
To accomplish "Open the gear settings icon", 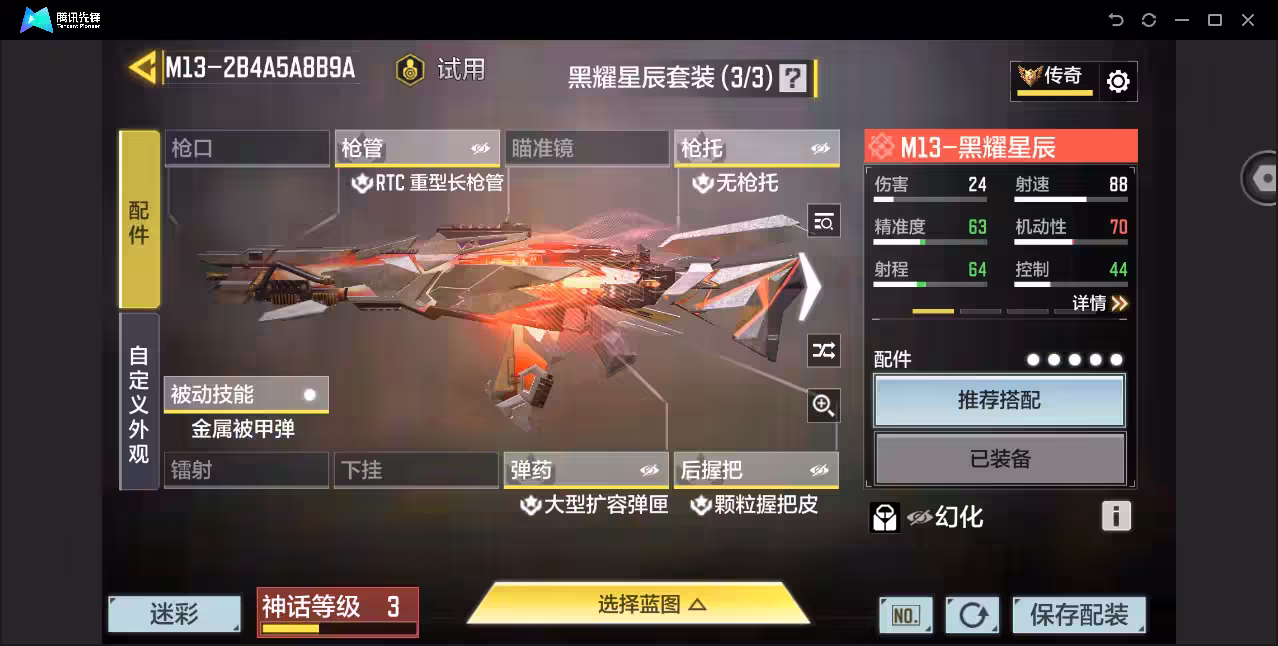I will [x=1118, y=82].
